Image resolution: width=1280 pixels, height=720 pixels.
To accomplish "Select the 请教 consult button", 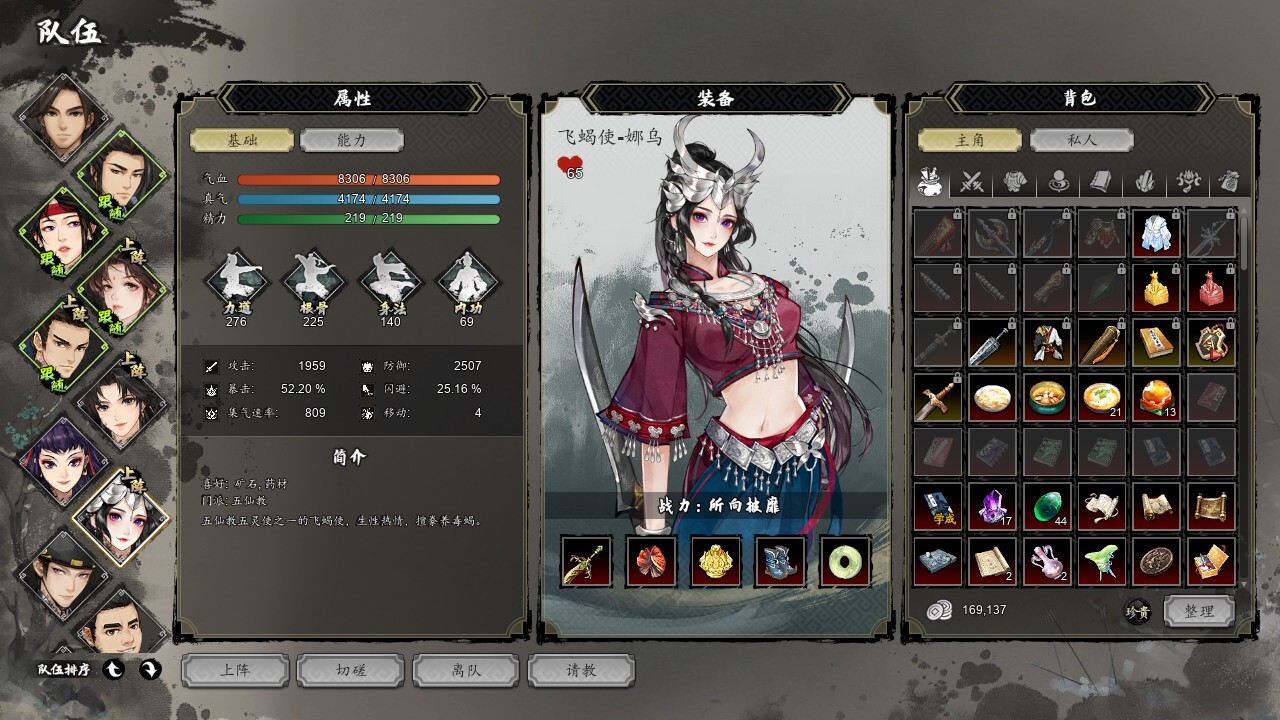I will click(x=581, y=670).
